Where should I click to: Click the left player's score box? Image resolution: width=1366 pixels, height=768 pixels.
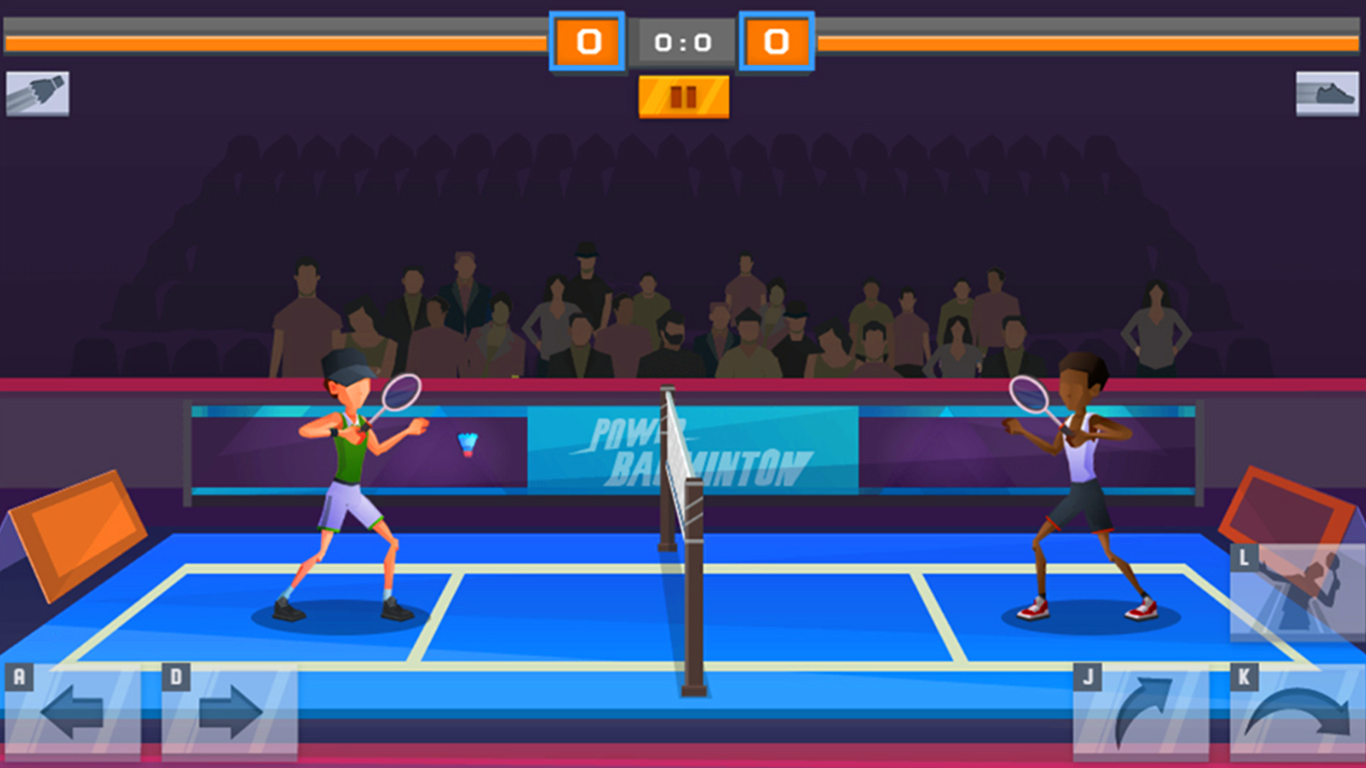click(589, 41)
